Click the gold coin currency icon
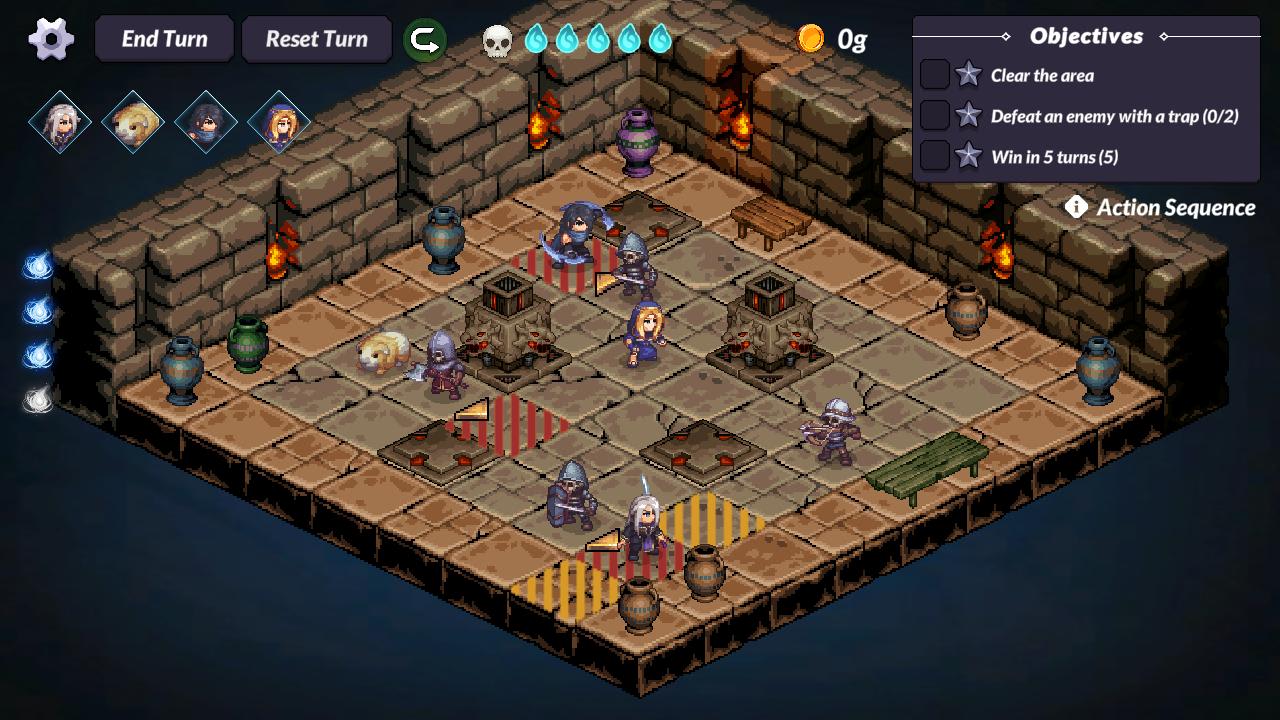The image size is (1280, 720). click(x=811, y=38)
